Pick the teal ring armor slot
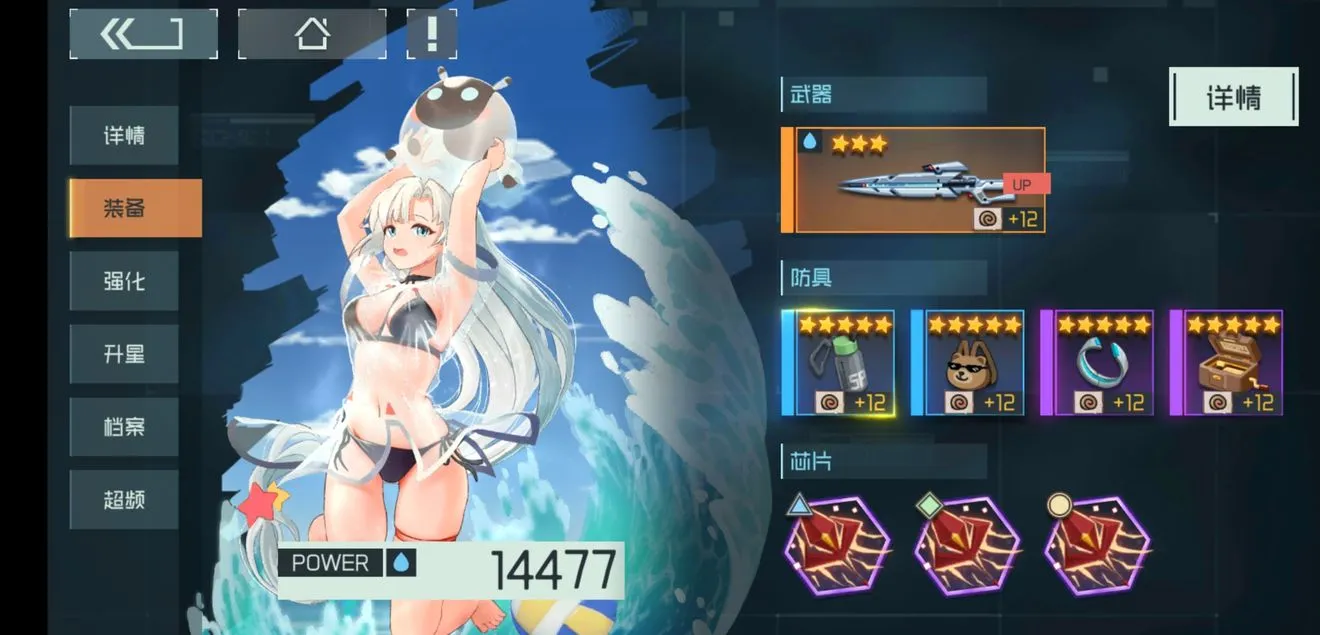This screenshot has width=1320, height=635. (1098, 363)
